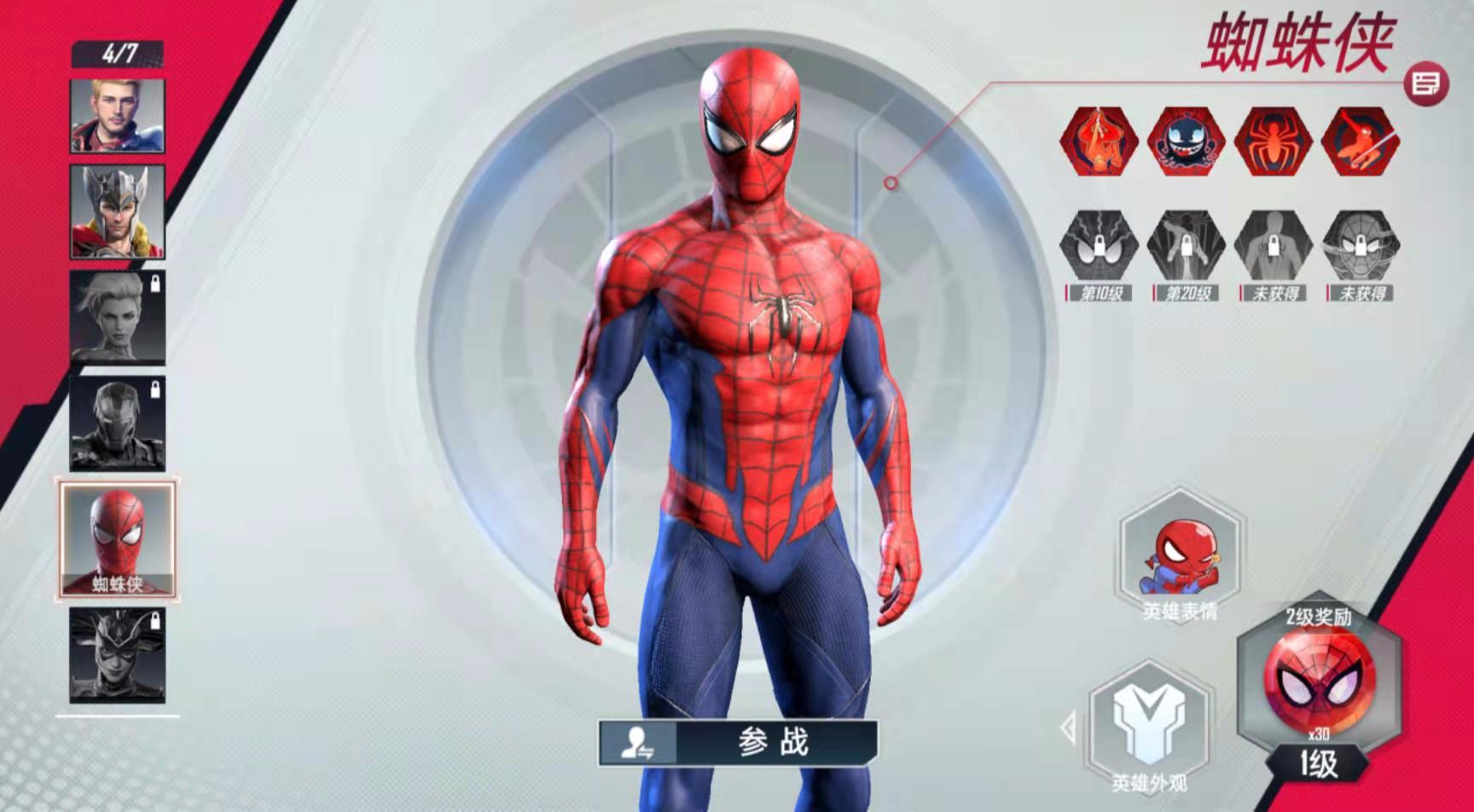View the web-swinging skill icon
1474x812 pixels.
pos(1099,142)
